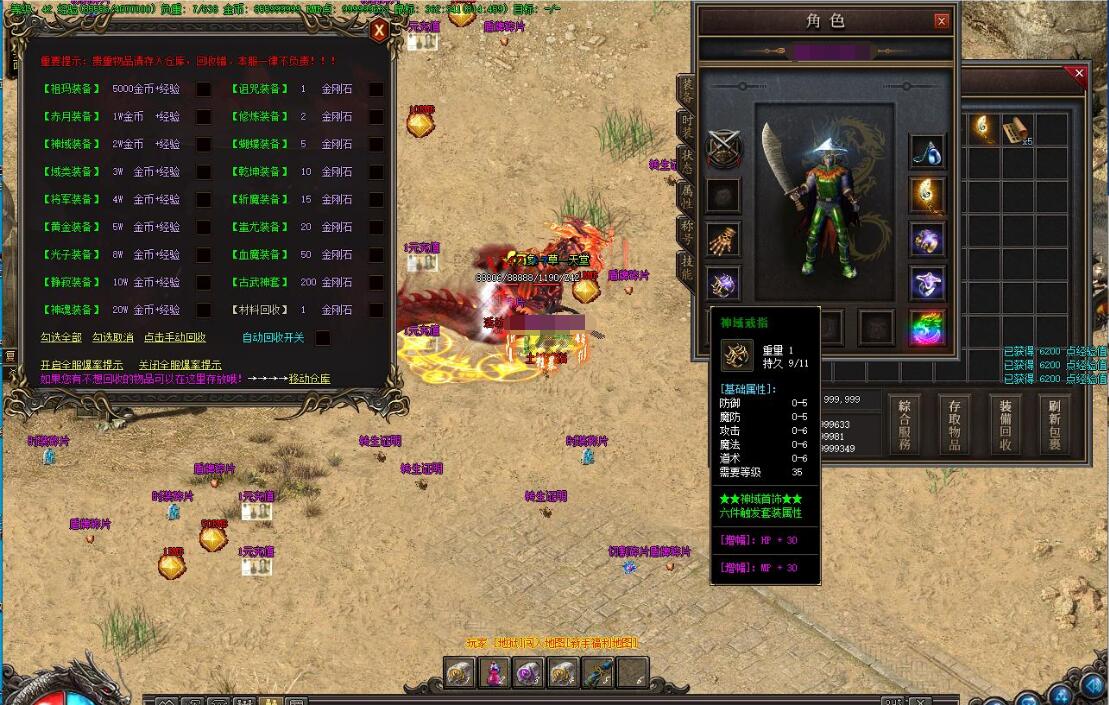The height and width of the screenshot is (705, 1109).
Task: Click the 存取物品 storage button
Action: [955, 425]
